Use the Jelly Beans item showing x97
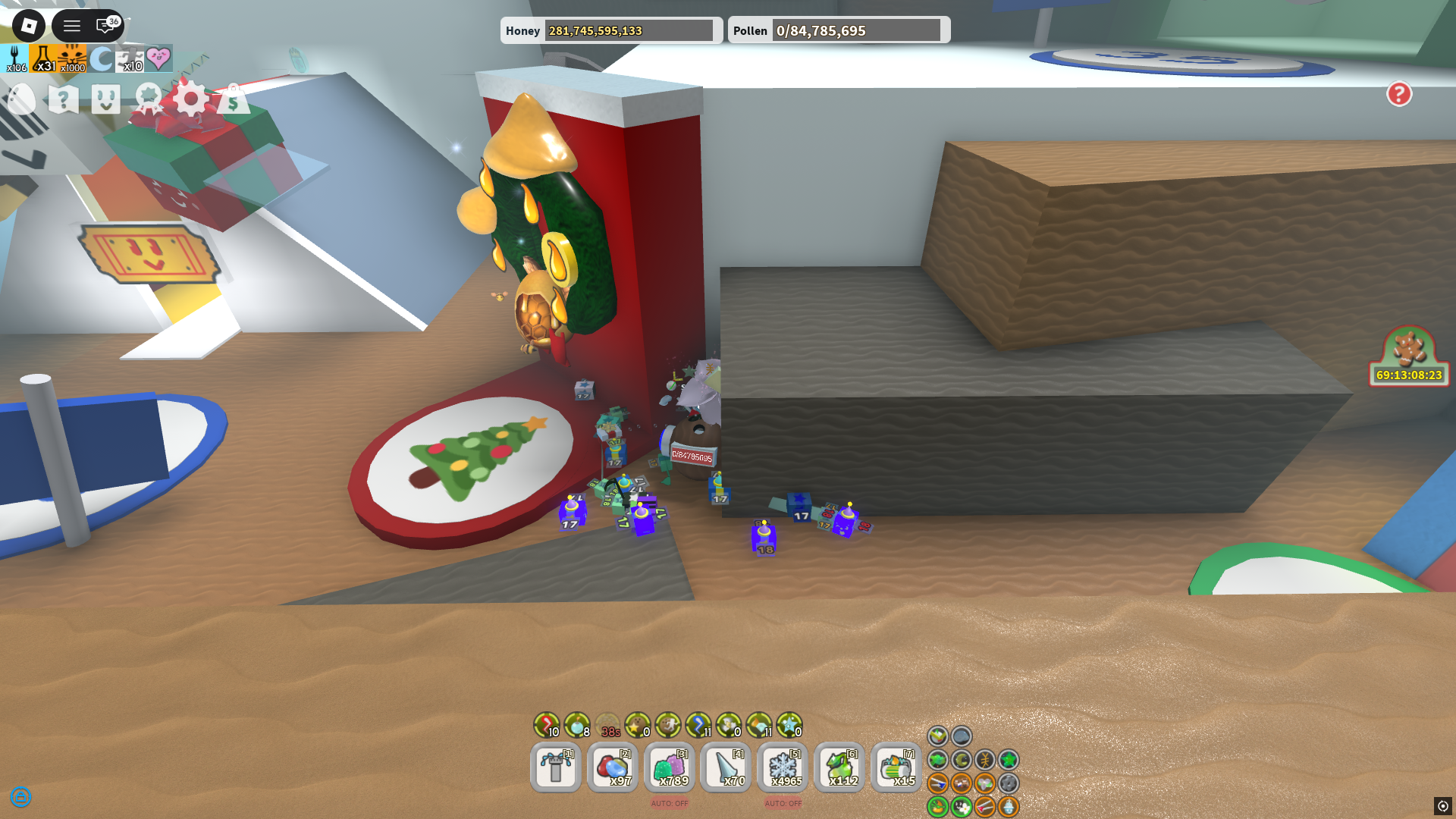 tap(612, 767)
